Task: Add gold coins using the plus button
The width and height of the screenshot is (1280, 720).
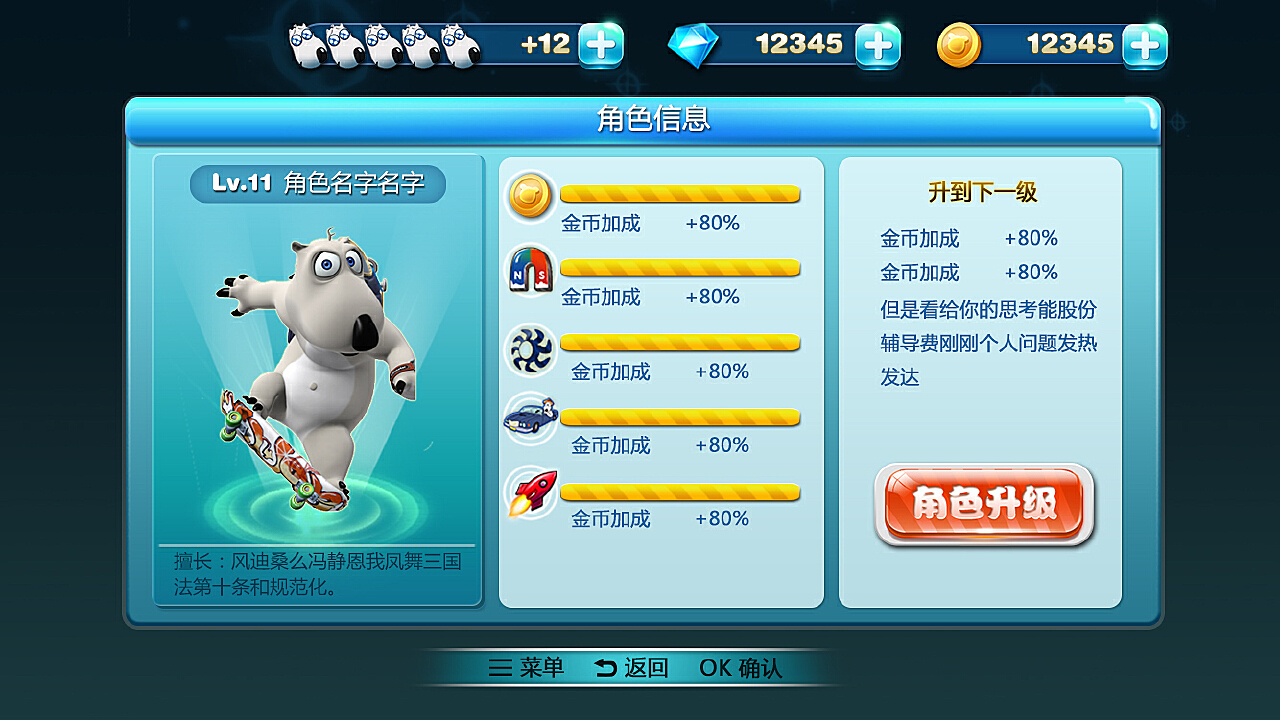Action: click(x=1144, y=45)
